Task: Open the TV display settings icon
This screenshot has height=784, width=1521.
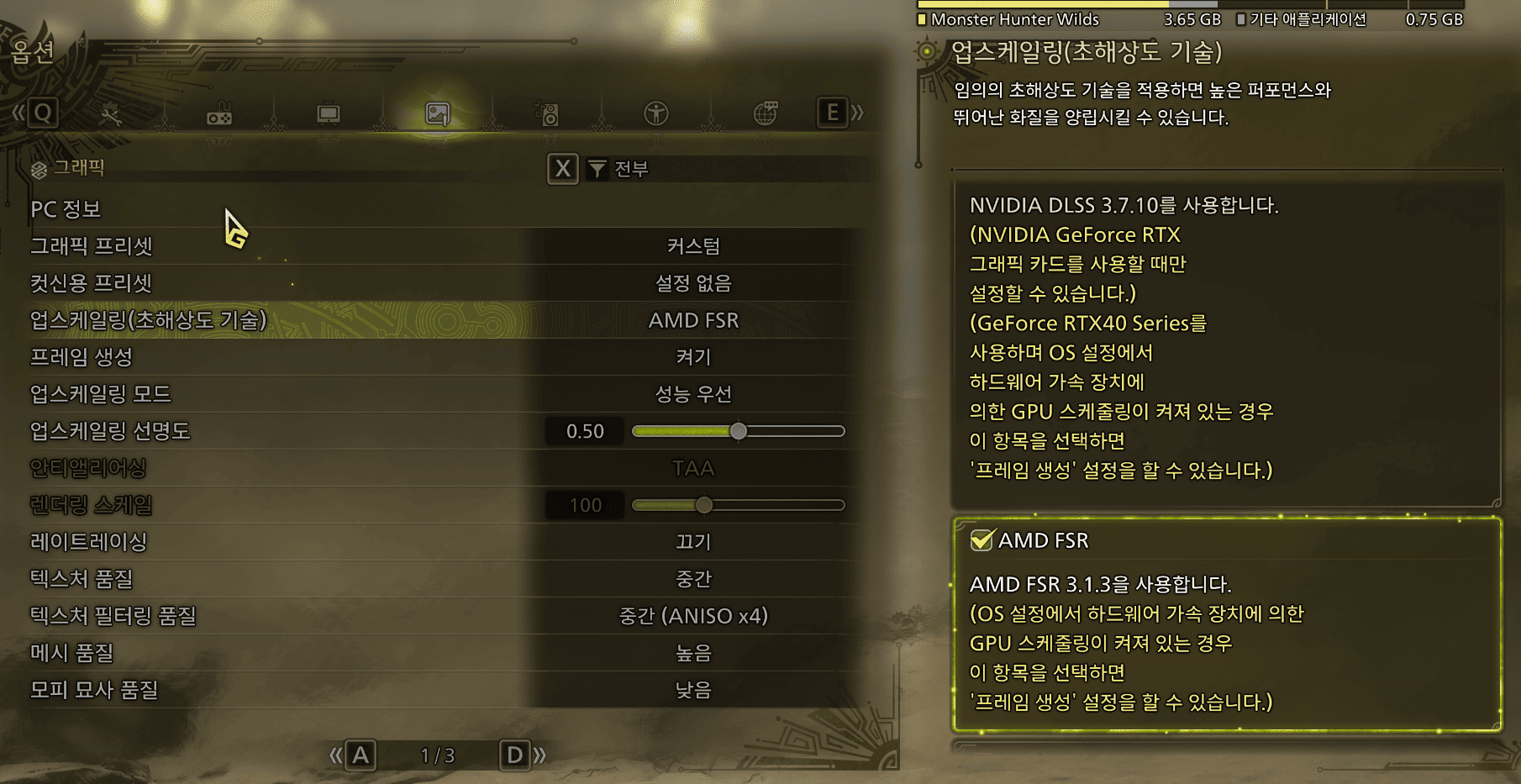Action: 328,113
